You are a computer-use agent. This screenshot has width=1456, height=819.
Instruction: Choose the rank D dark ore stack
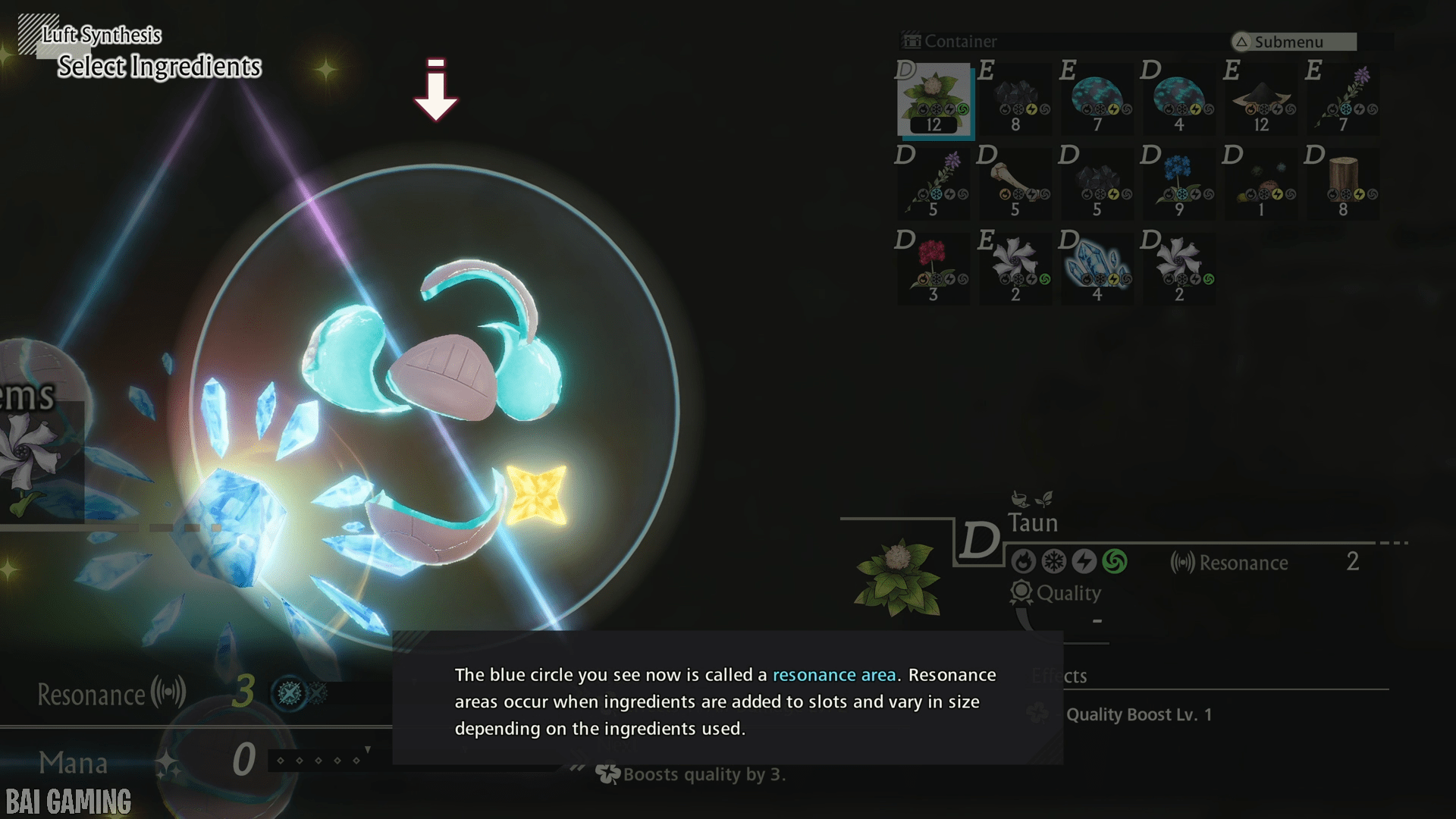point(1098,184)
